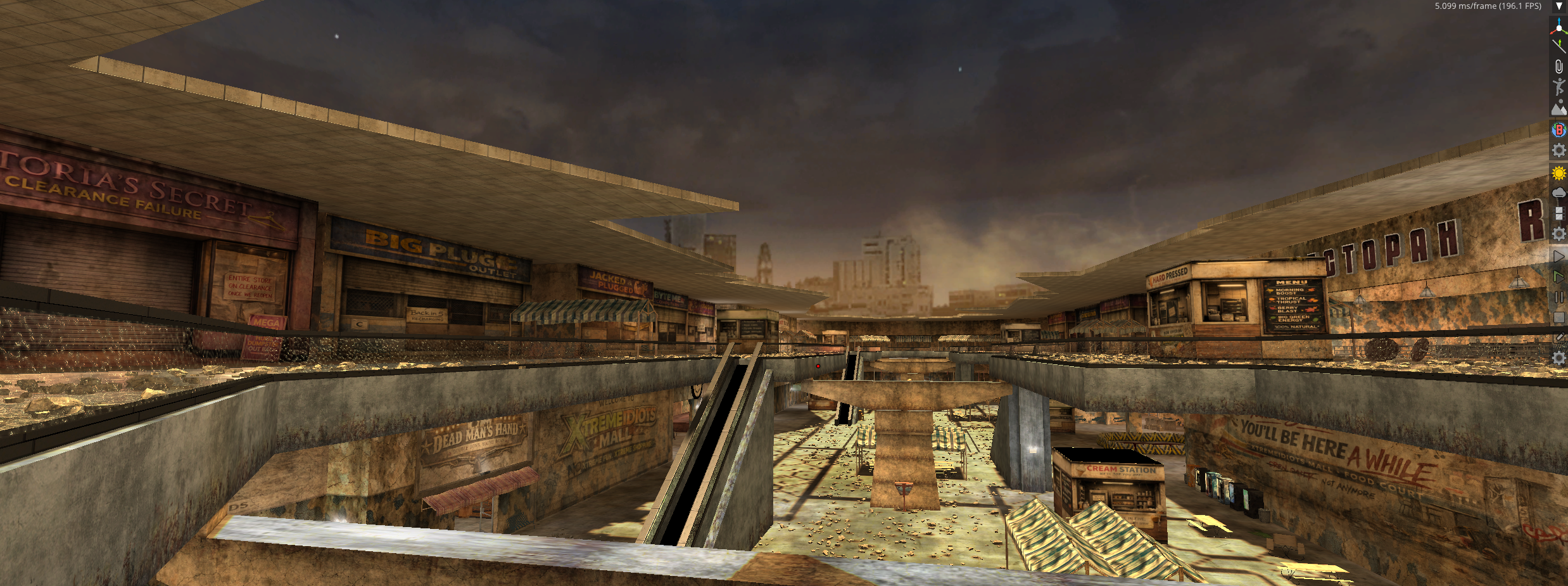Choose the mountain landscape icon
1568x586 pixels.
(1559, 108)
